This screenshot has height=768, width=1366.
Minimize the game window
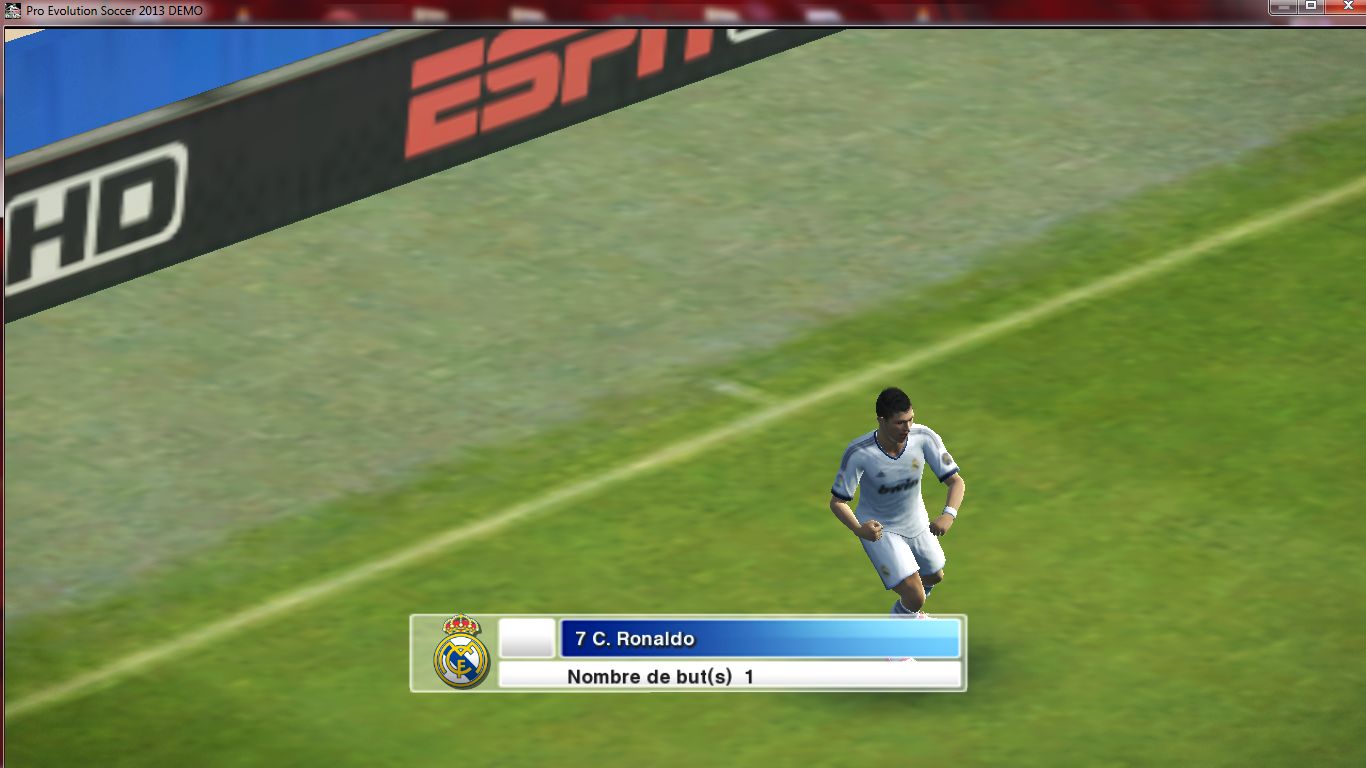[x=1284, y=6]
